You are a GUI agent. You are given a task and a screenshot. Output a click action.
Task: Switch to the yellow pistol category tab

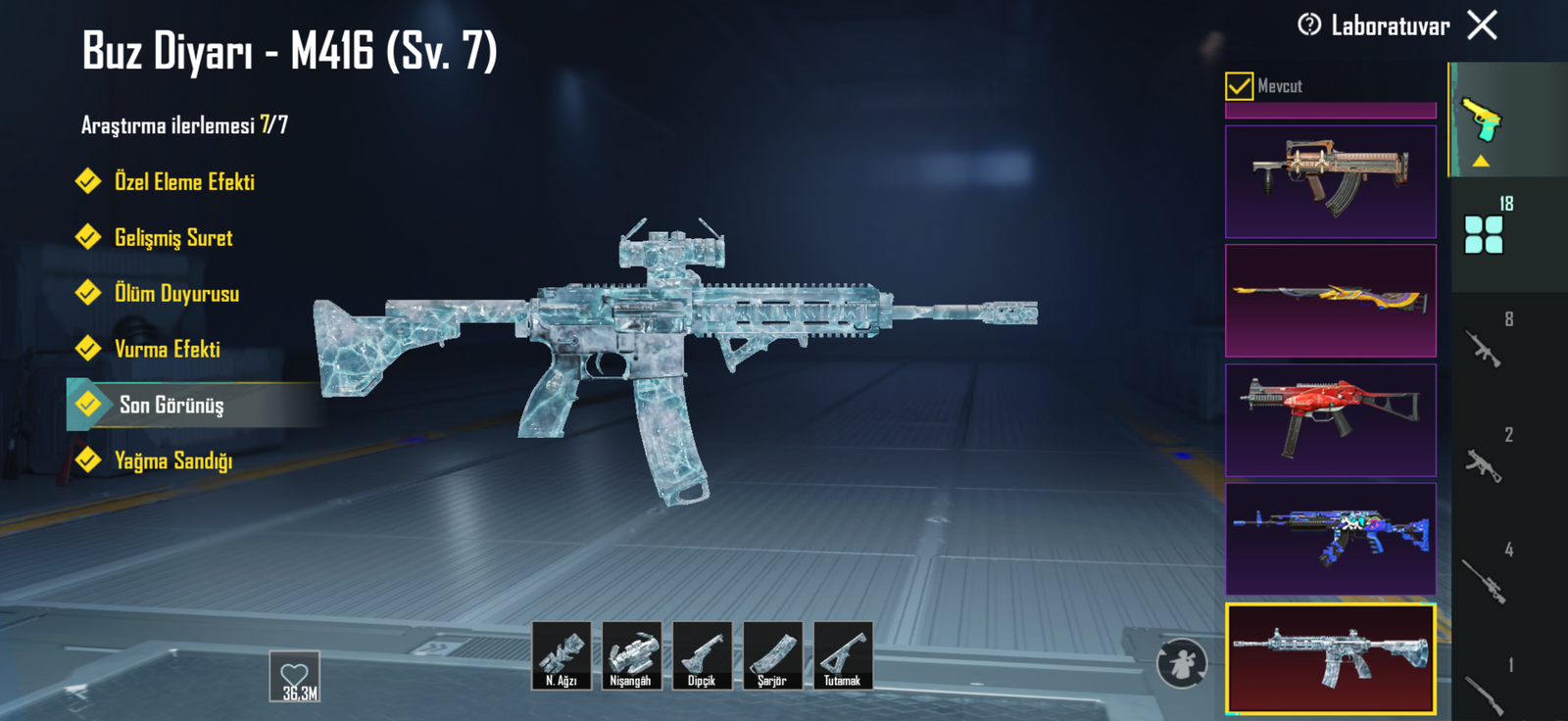(1481, 120)
